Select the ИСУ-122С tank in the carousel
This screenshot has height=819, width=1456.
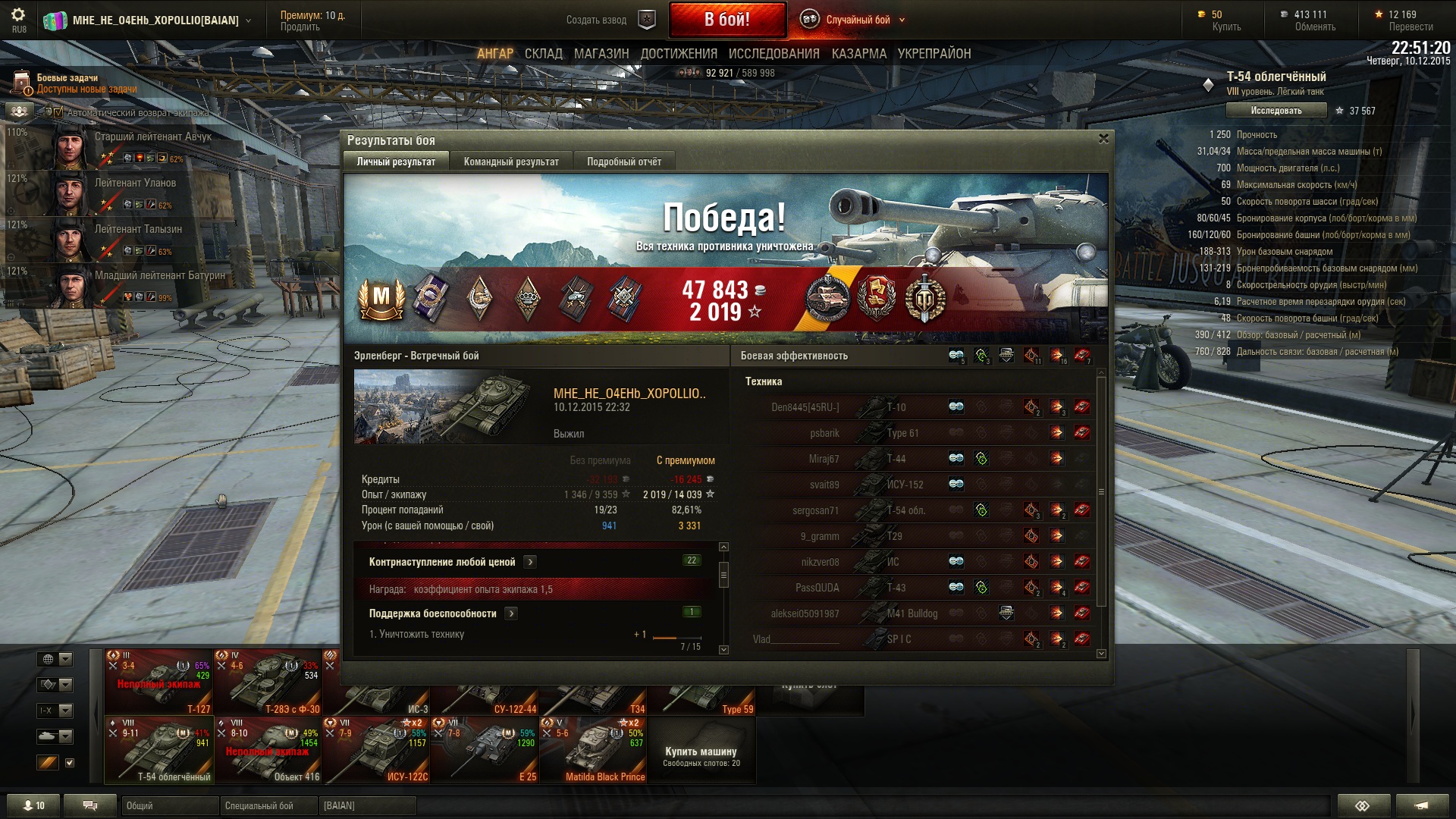376,750
